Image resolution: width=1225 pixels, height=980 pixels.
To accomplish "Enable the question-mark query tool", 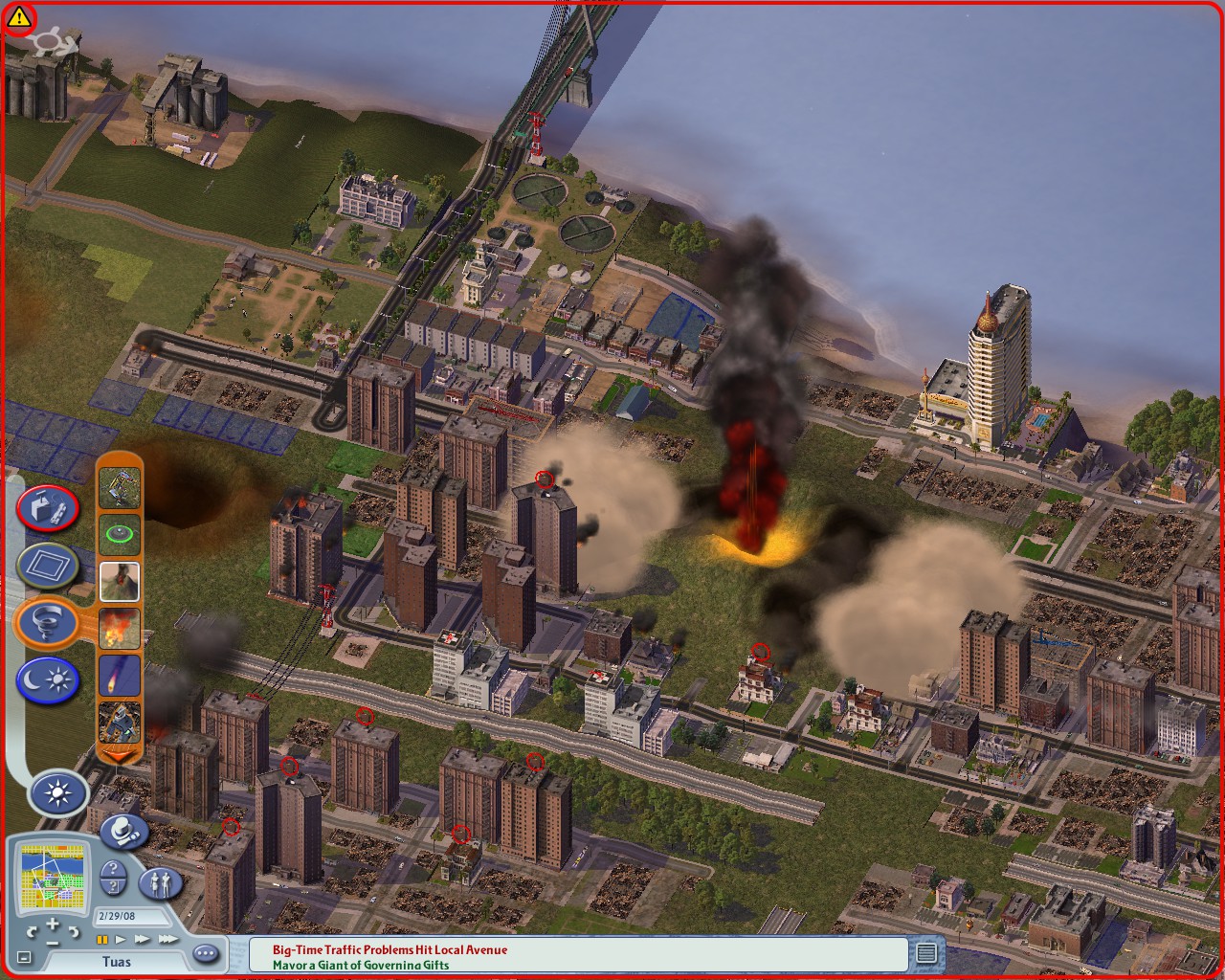I will pyautogui.click(x=113, y=878).
